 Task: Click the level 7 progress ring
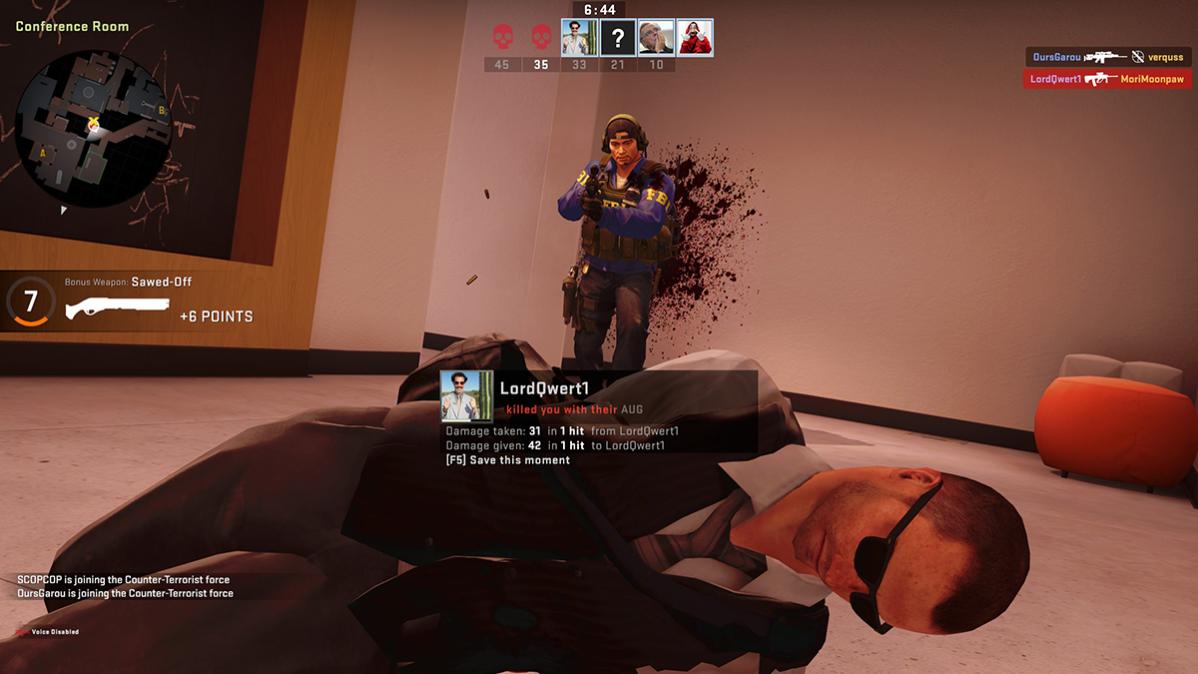pos(31,301)
